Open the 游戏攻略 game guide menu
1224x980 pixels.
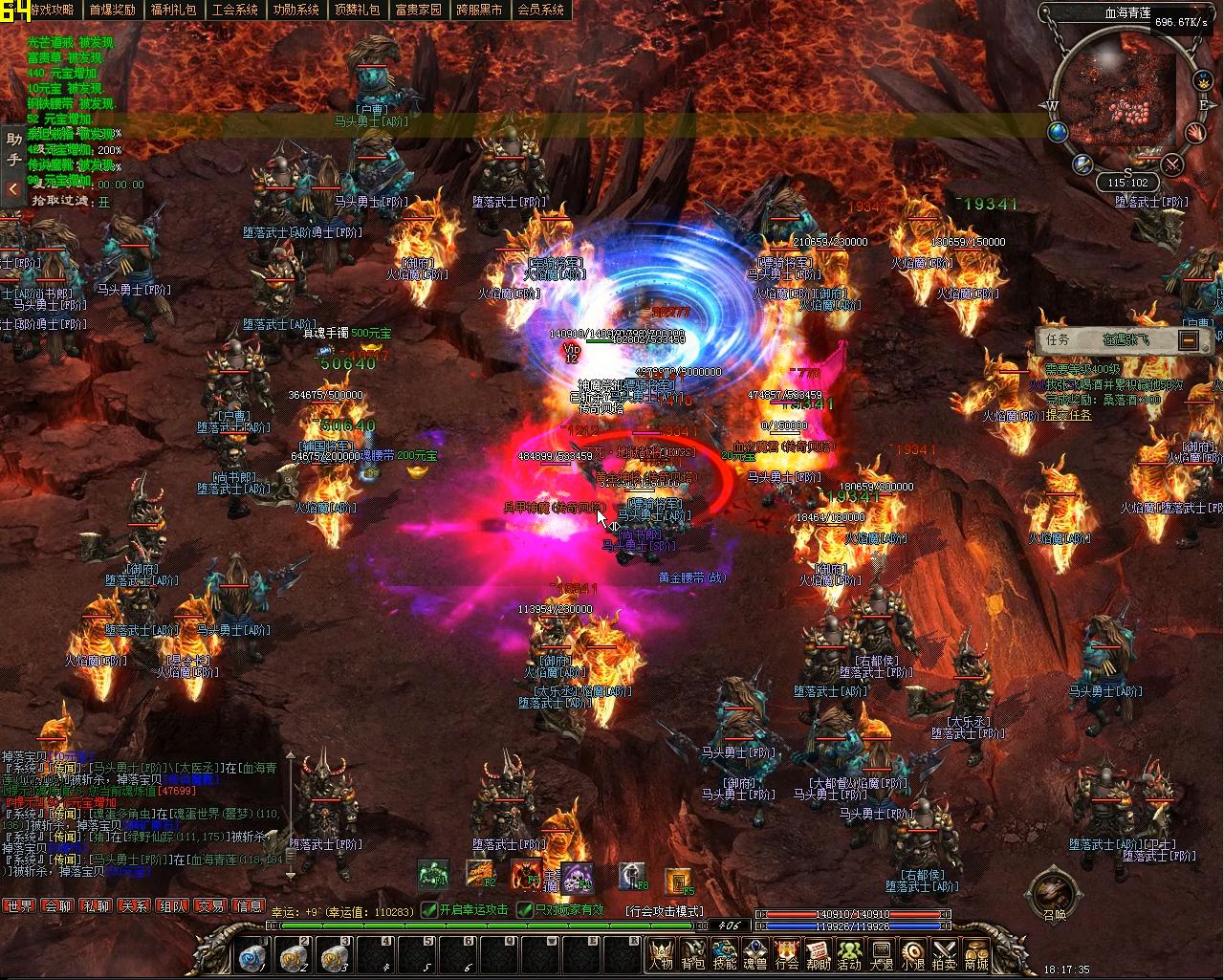tap(51, 10)
